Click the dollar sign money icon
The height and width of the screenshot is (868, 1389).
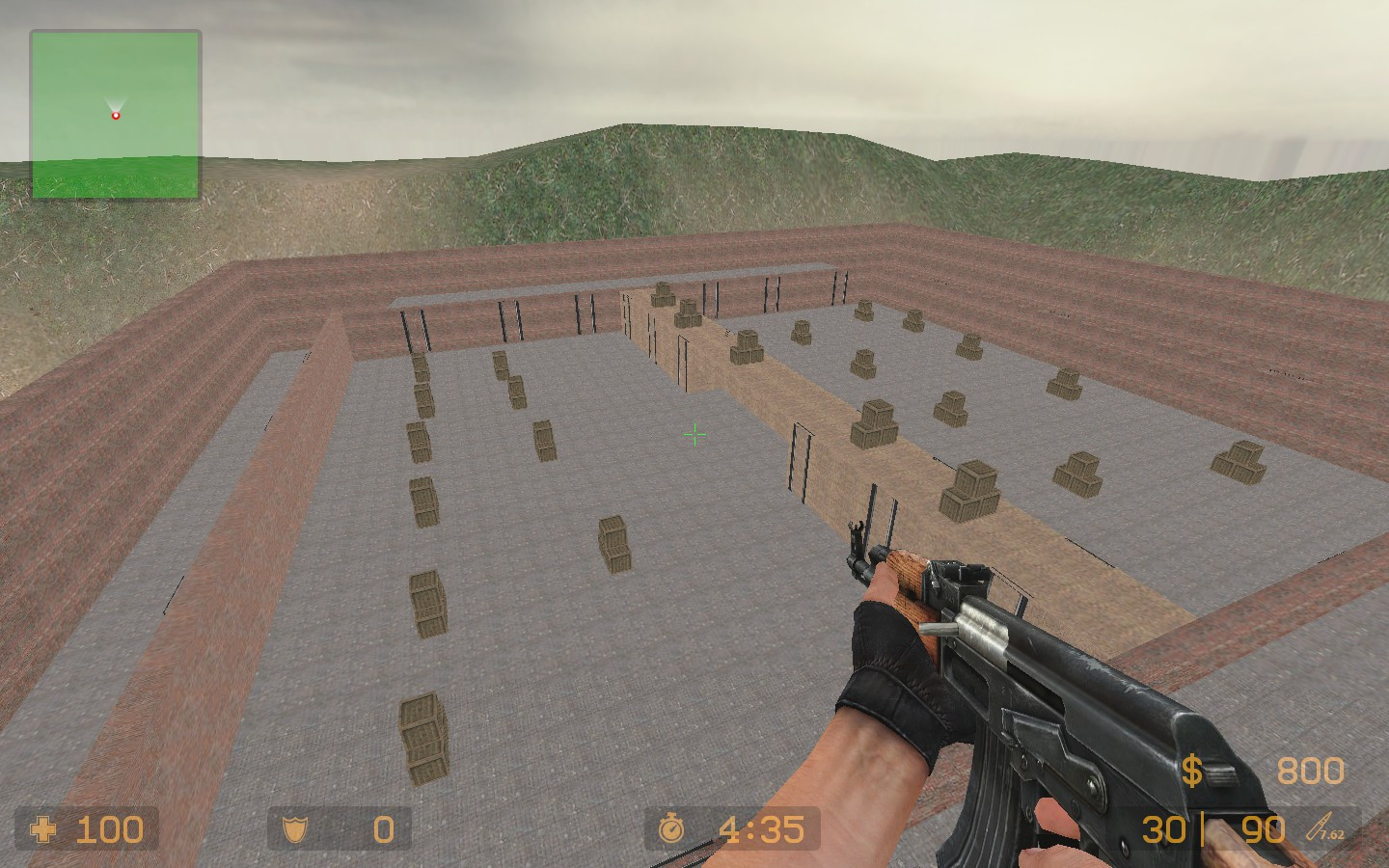(1193, 771)
